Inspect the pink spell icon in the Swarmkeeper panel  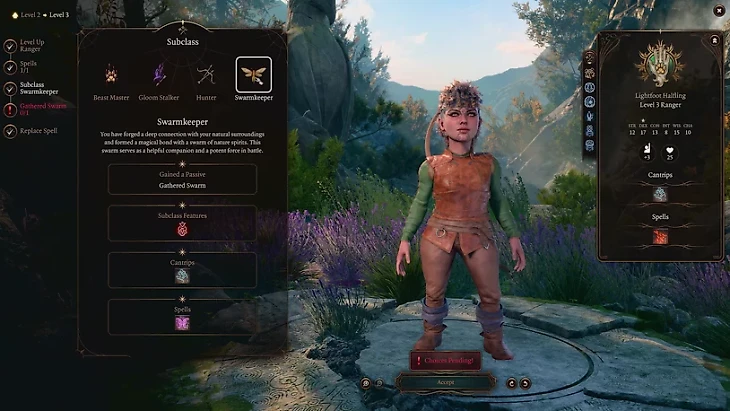coord(182,322)
